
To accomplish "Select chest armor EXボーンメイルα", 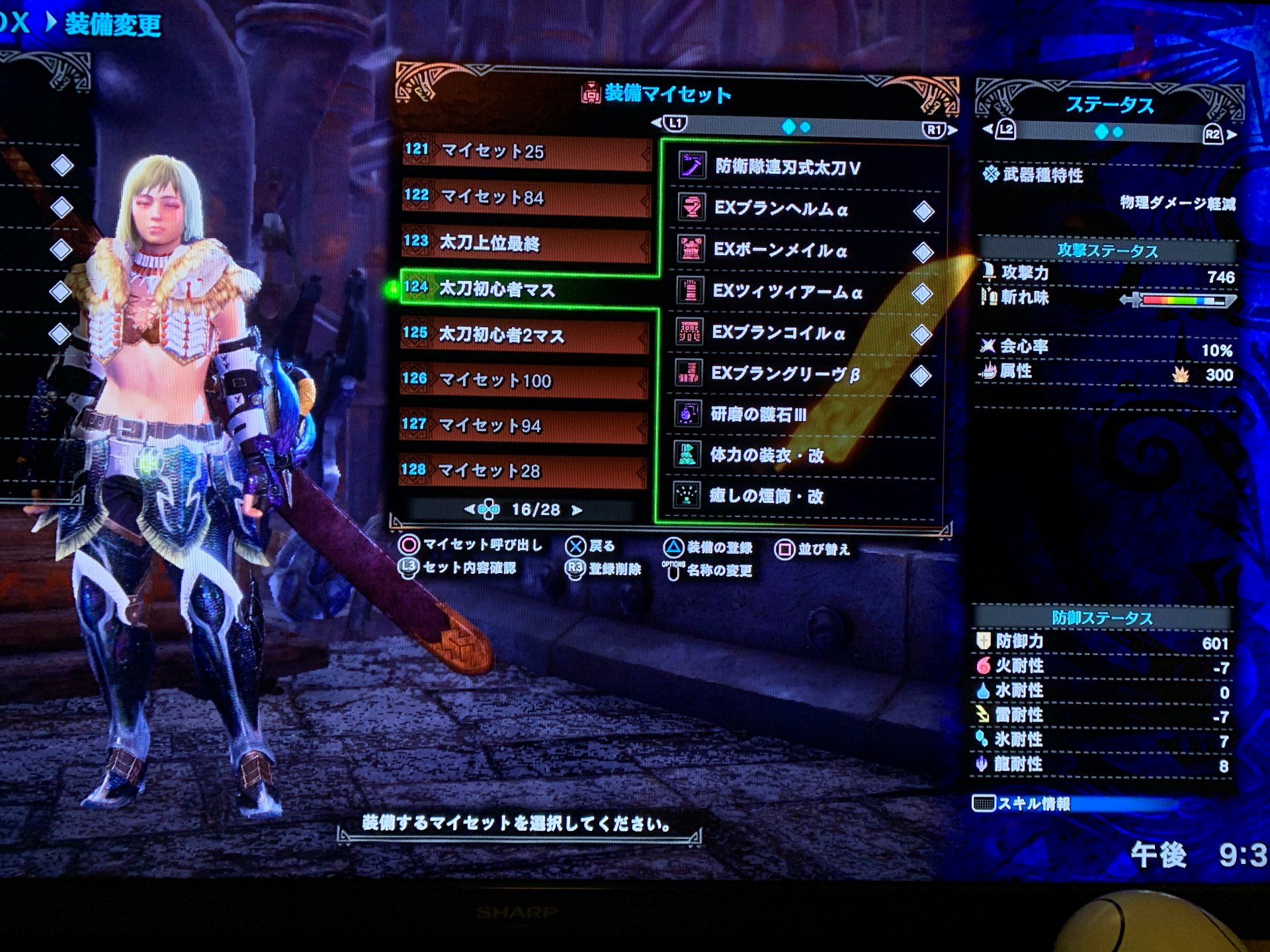I will [780, 251].
